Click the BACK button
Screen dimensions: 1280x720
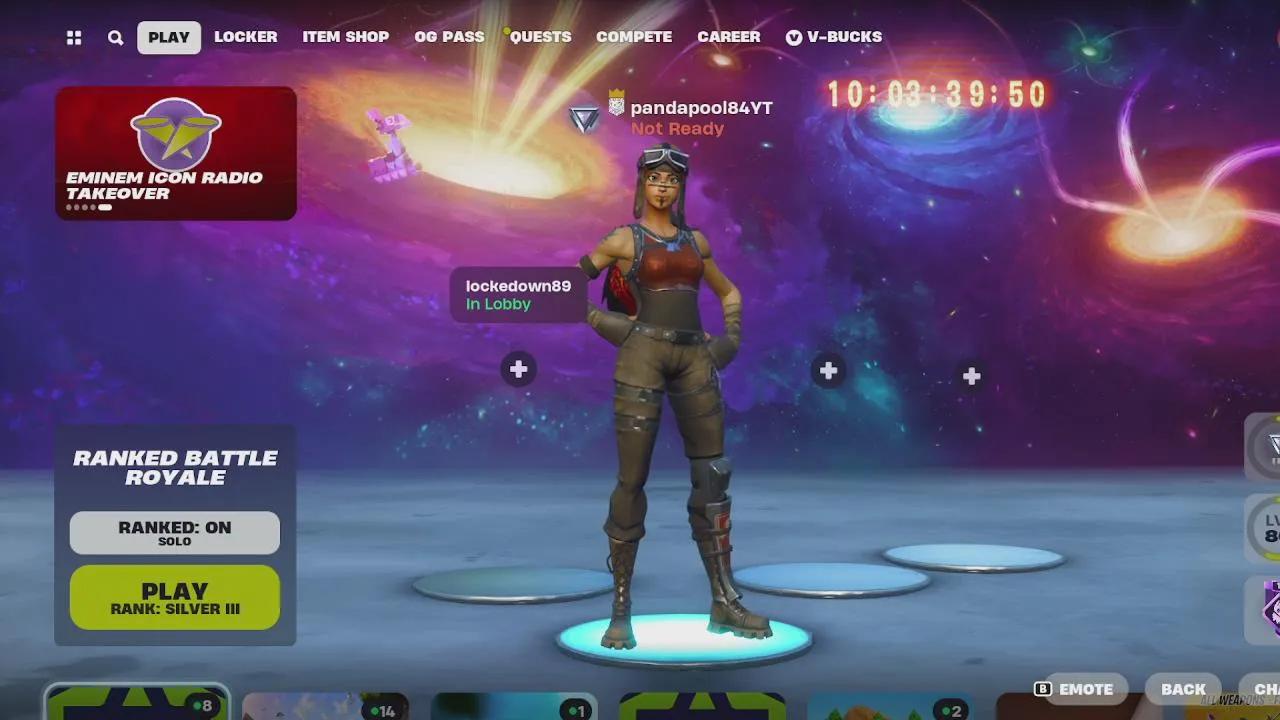tap(1183, 689)
